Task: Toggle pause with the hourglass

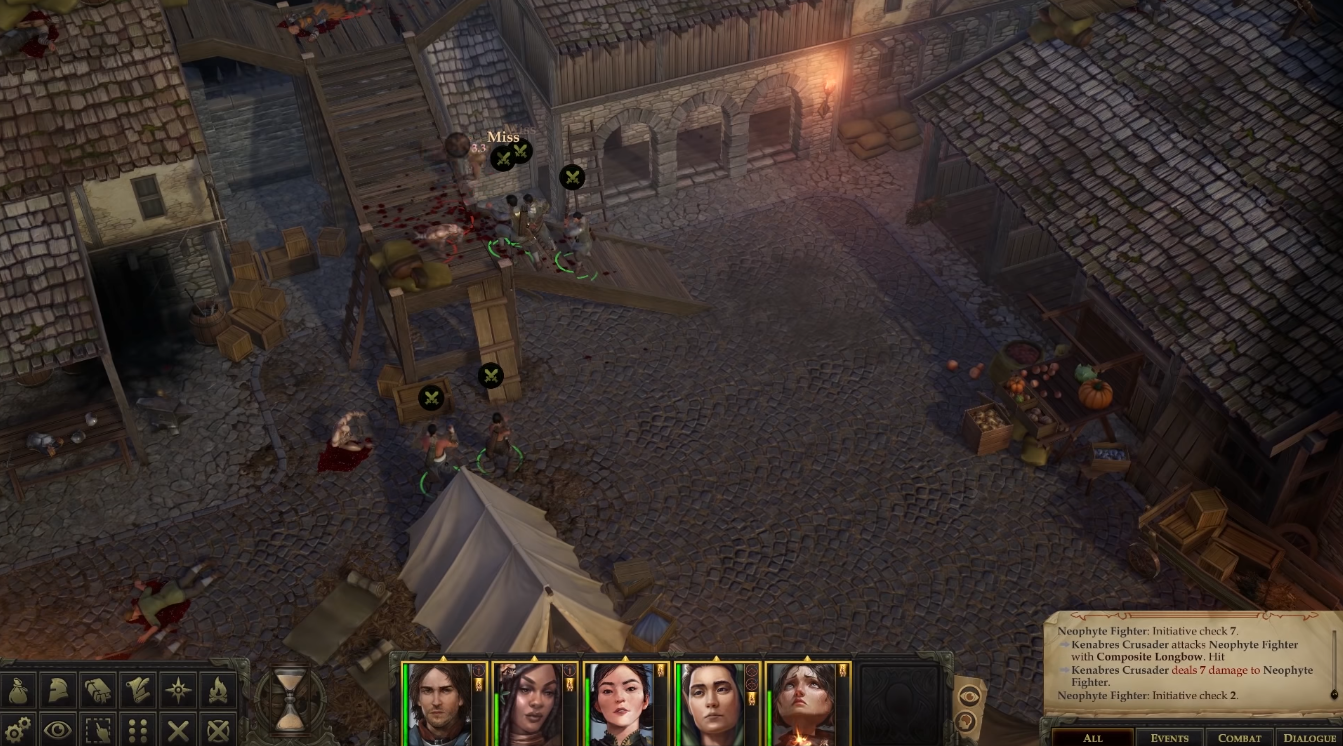Action: (x=291, y=698)
